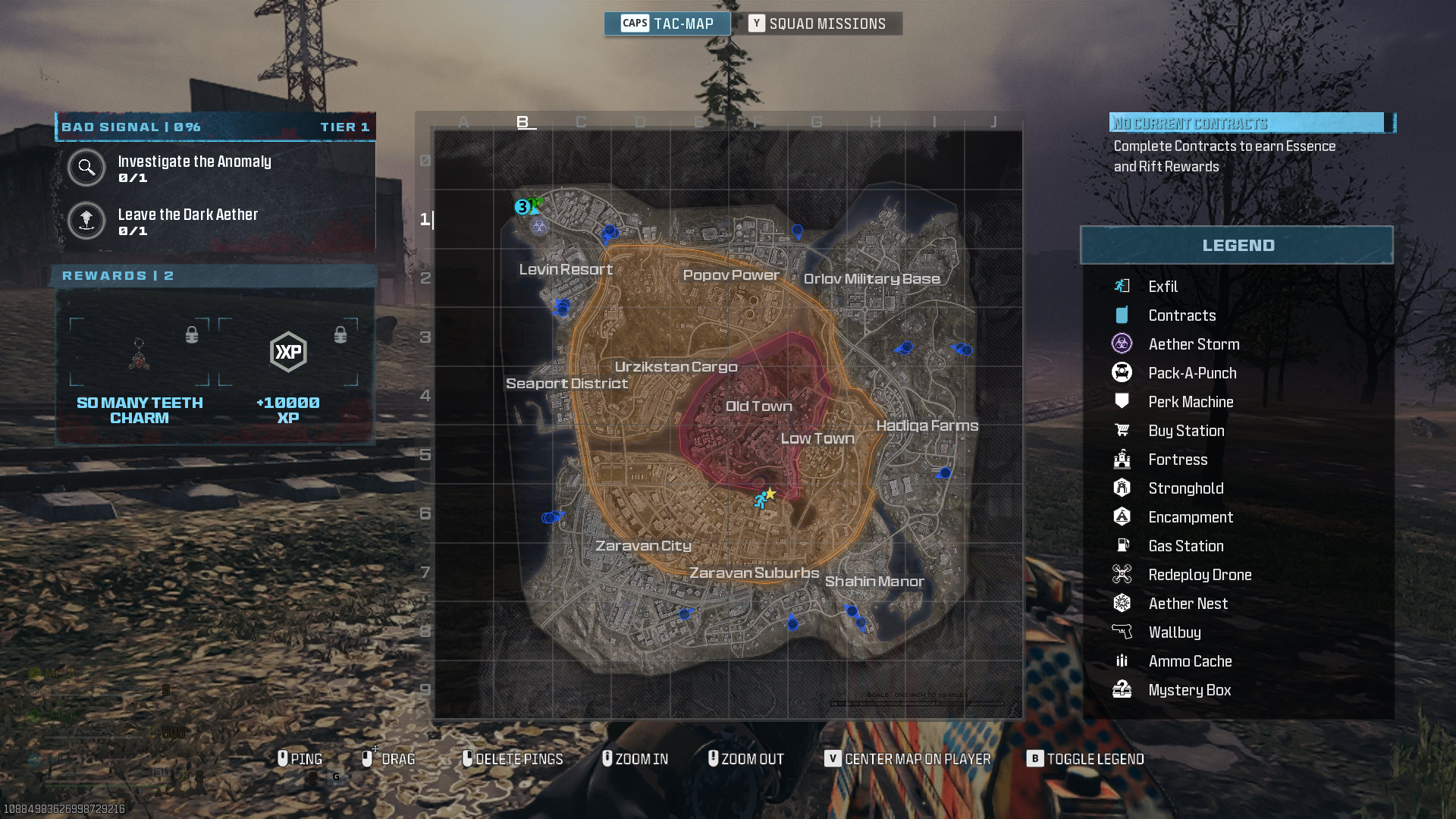1456x819 pixels.
Task: Select the Aether Storm legend icon
Action: tap(1123, 344)
